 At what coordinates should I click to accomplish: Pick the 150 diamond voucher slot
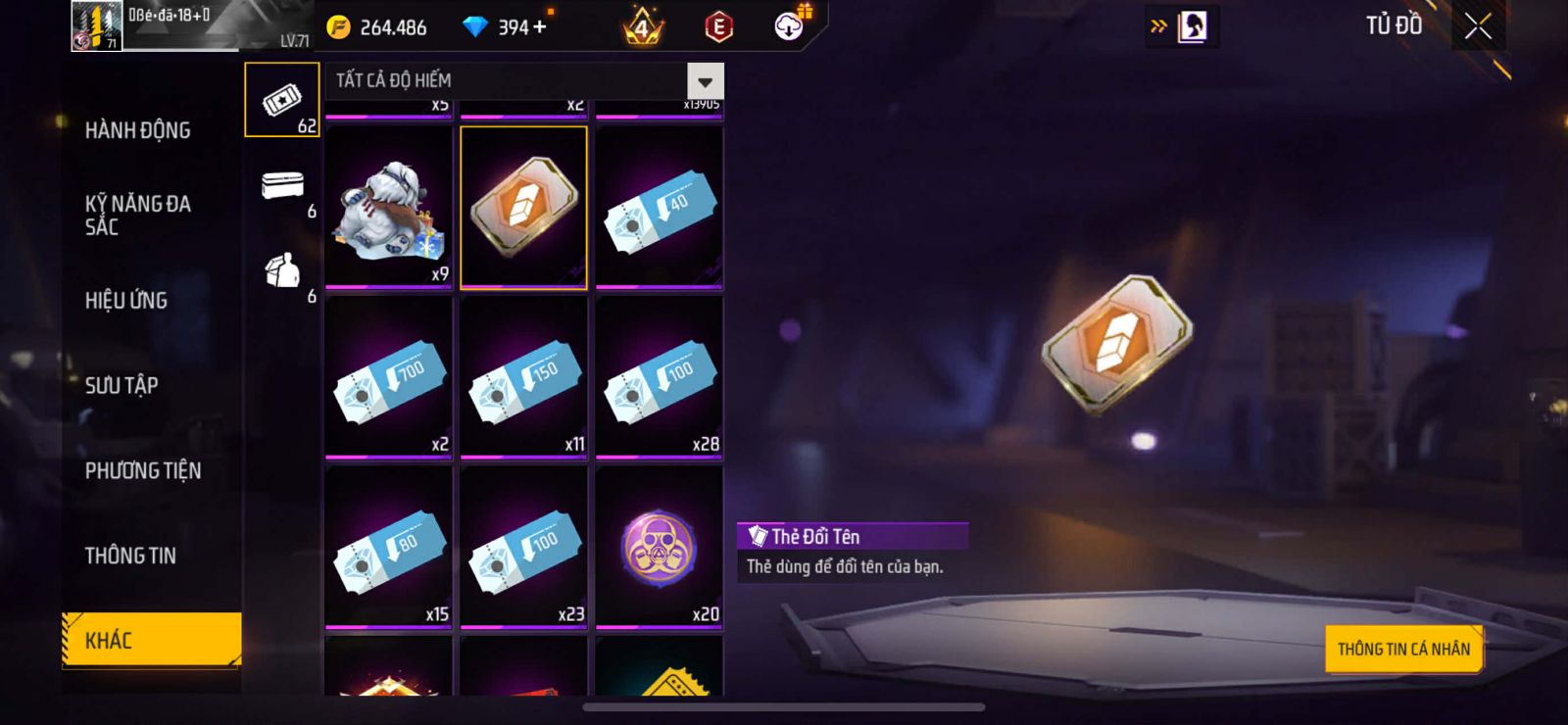pos(523,377)
